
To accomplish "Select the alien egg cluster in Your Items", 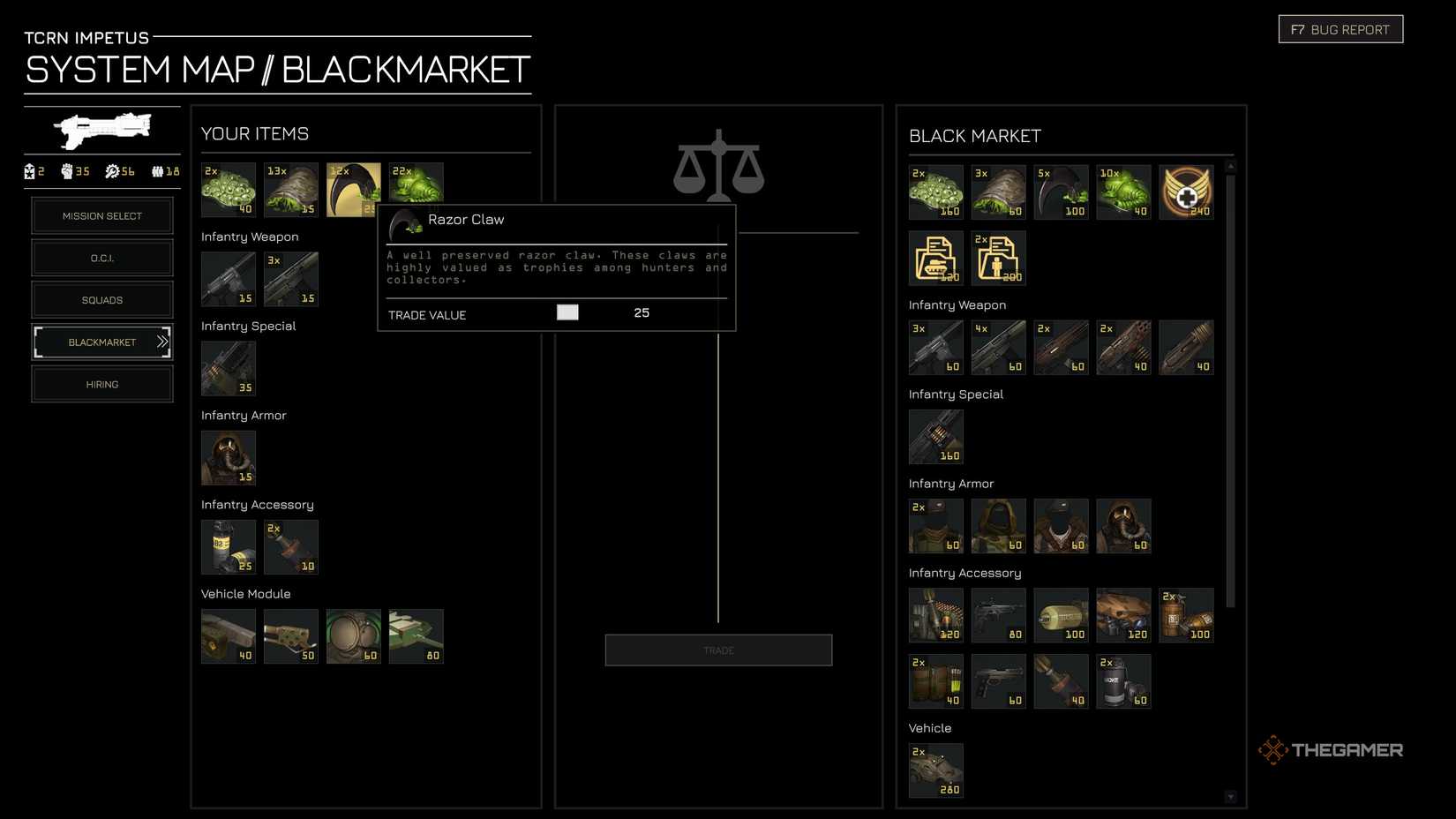I will point(228,188).
